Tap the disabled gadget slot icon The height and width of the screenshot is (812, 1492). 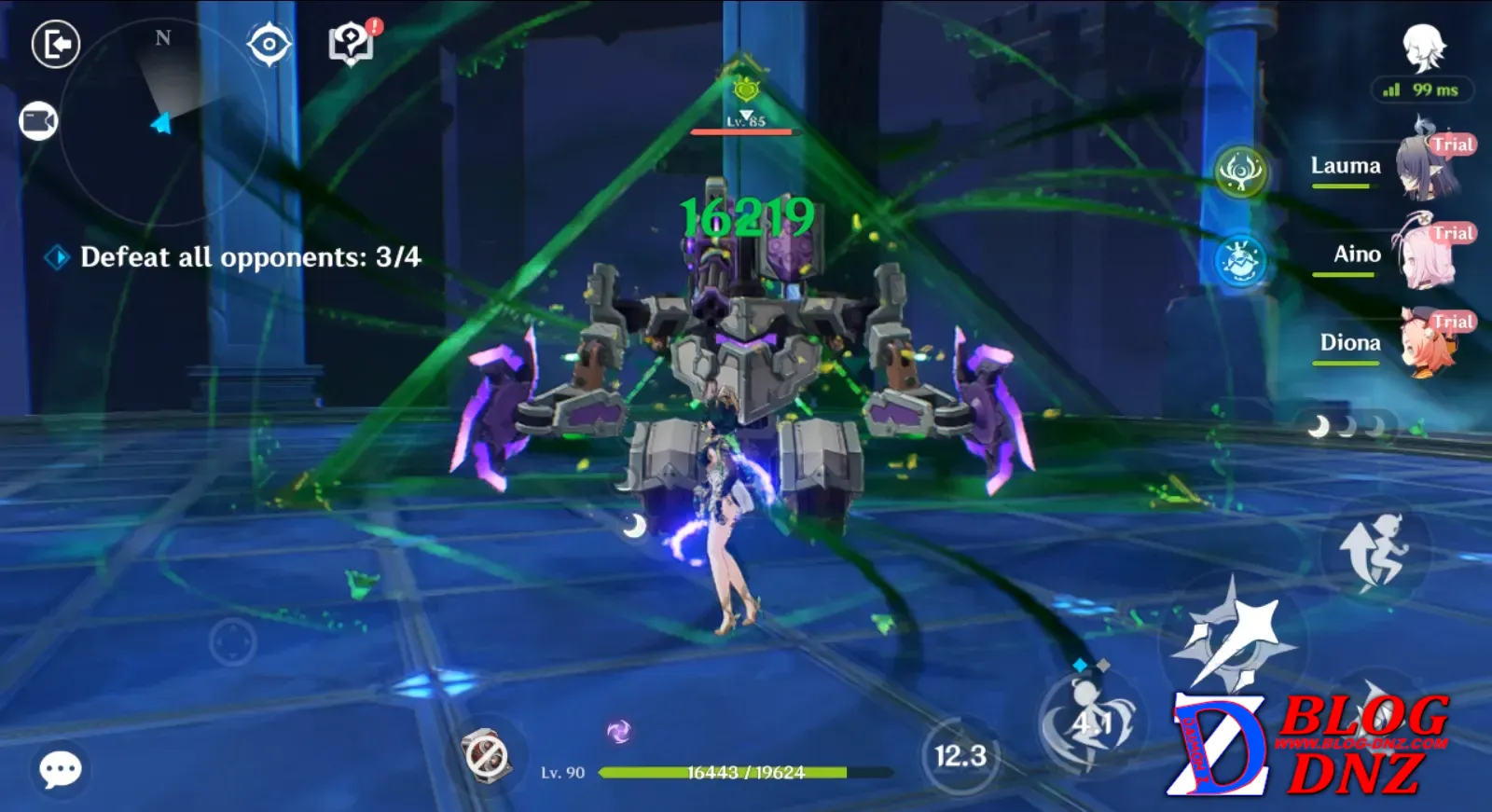(486, 755)
